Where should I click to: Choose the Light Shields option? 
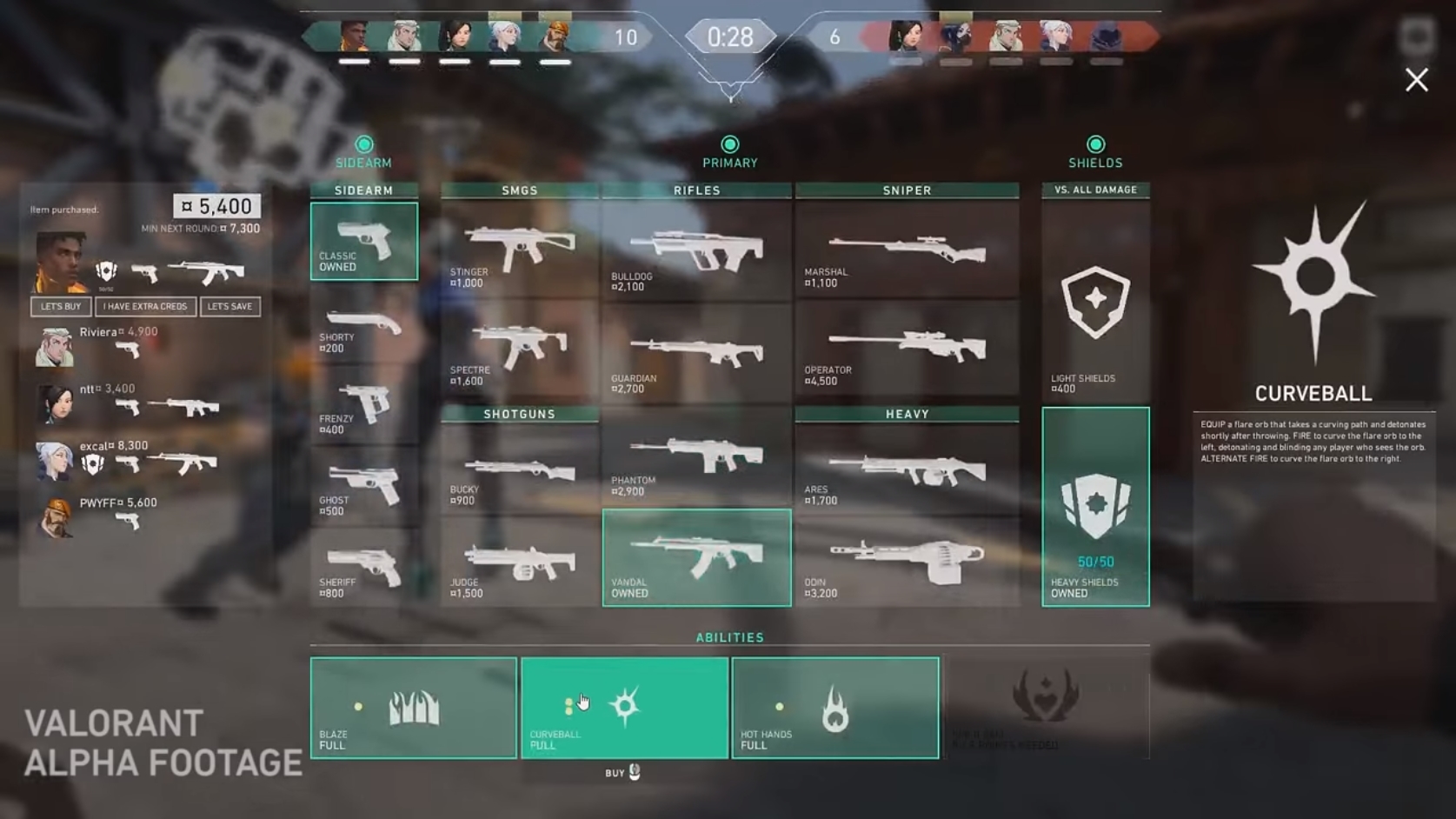pyautogui.click(x=1095, y=304)
